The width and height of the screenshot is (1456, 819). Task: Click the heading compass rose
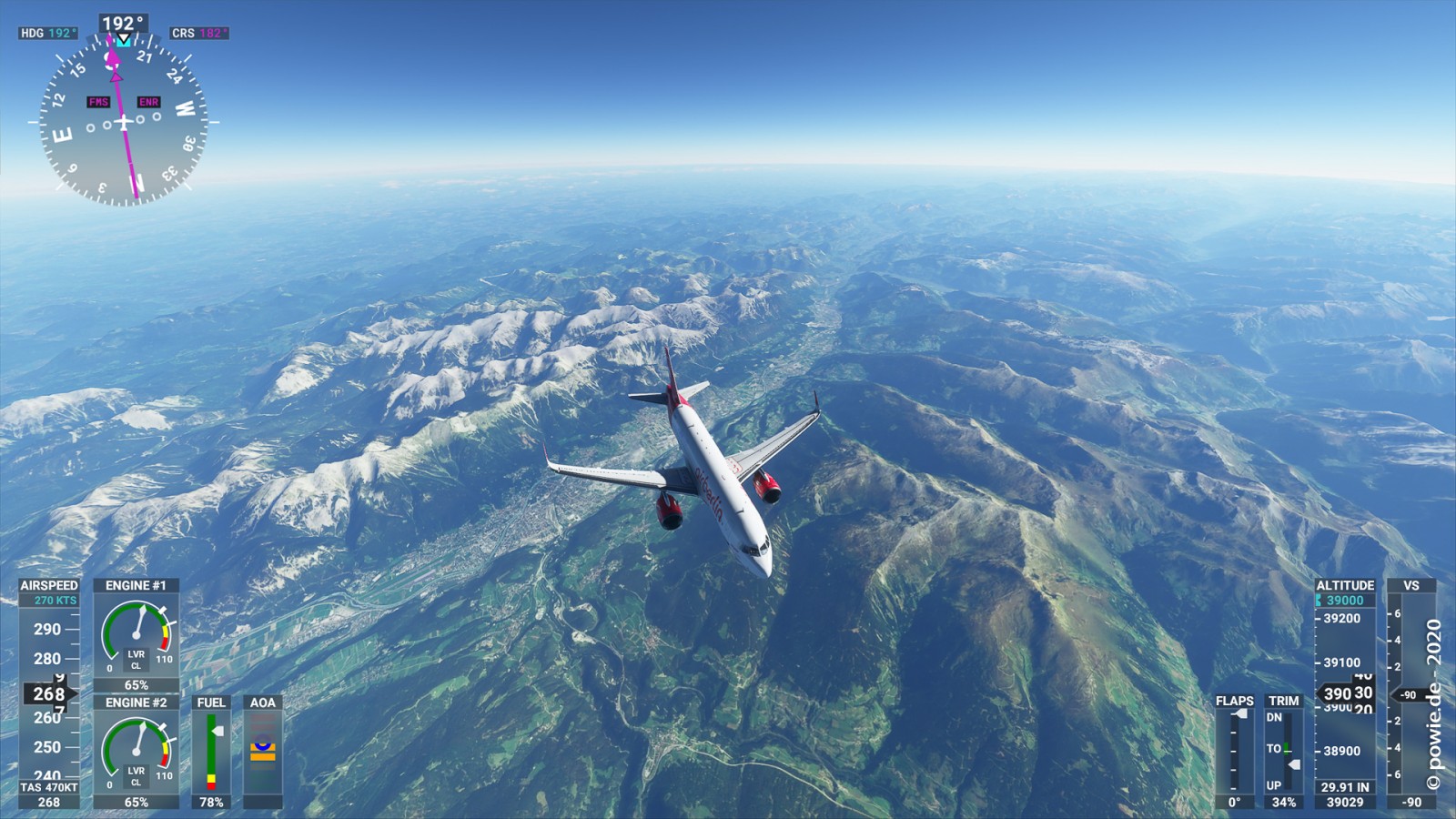pos(124,120)
